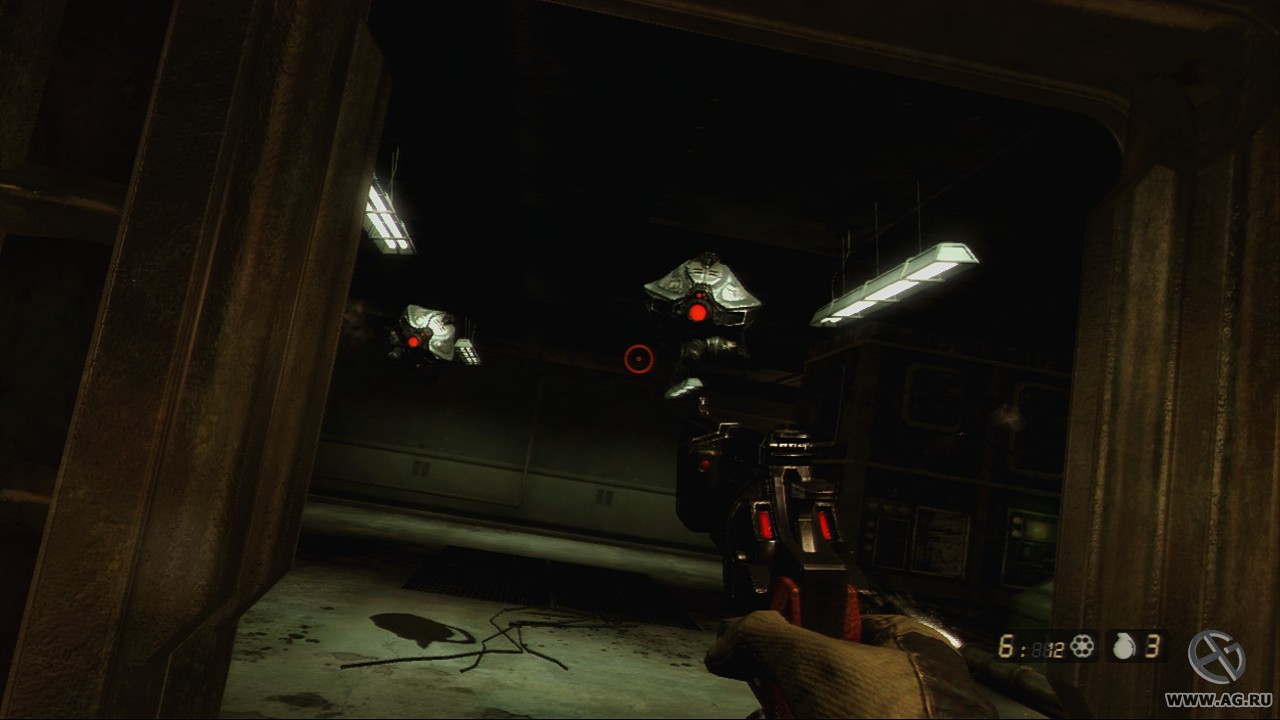Click the revolver cylinder ammo icon
The width and height of the screenshot is (1280, 720).
click(x=1082, y=644)
